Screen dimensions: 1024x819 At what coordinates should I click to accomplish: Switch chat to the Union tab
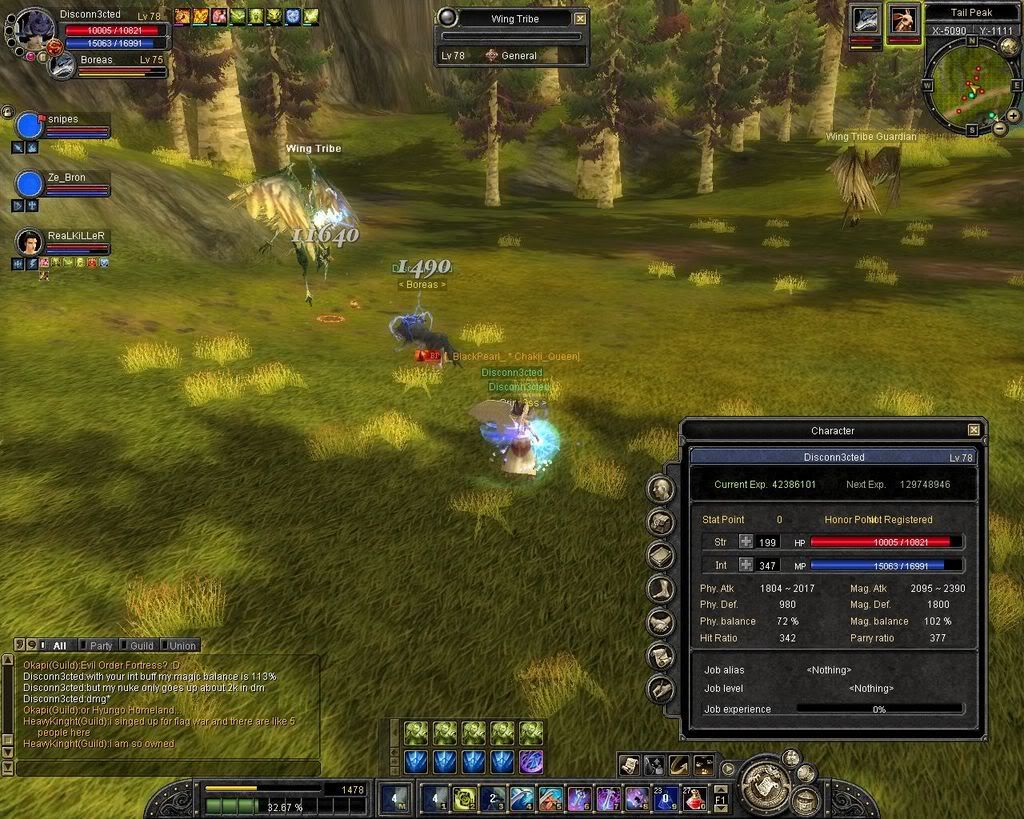[178, 645]
